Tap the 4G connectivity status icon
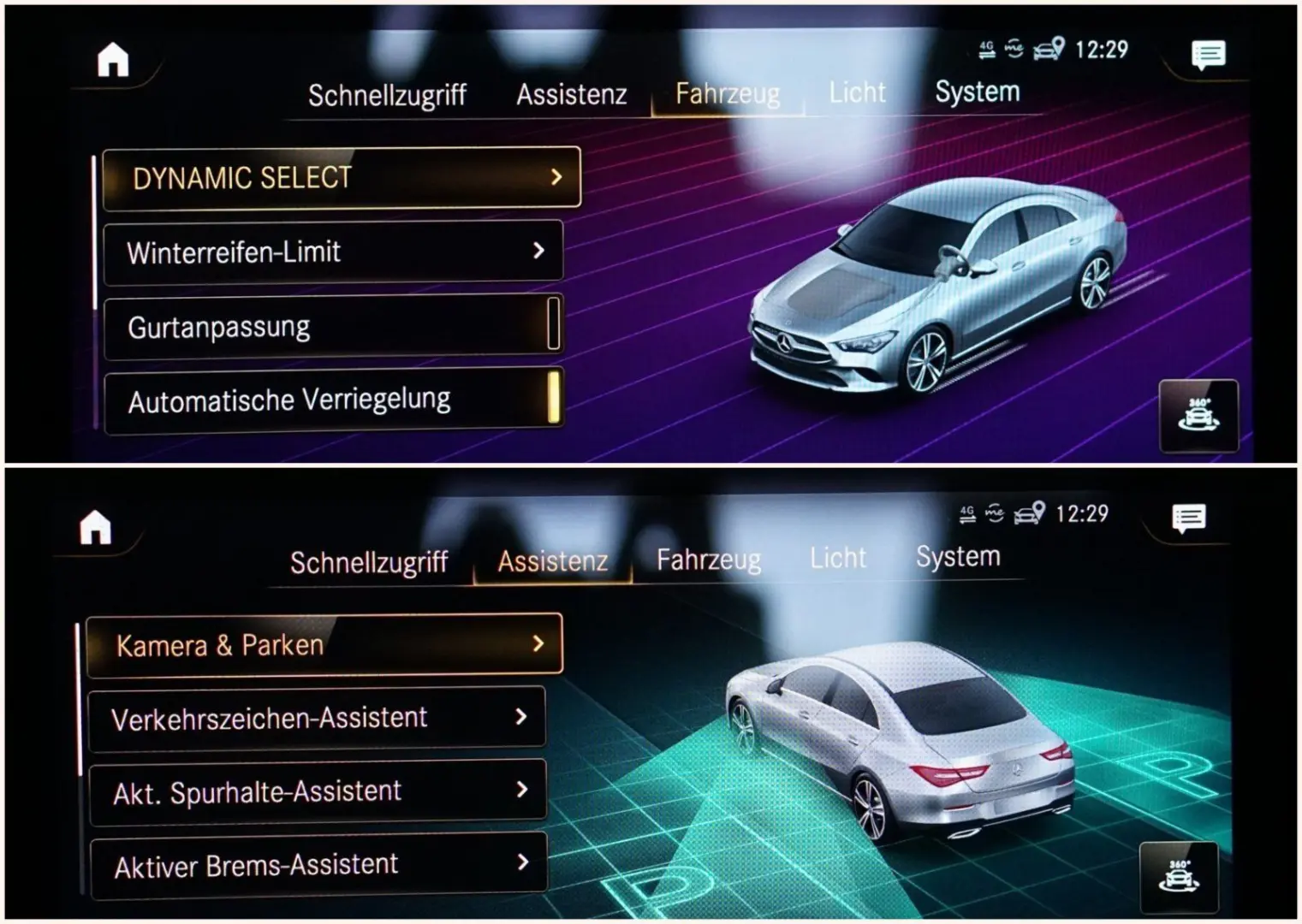1302x924 pixels. point(986,49)
